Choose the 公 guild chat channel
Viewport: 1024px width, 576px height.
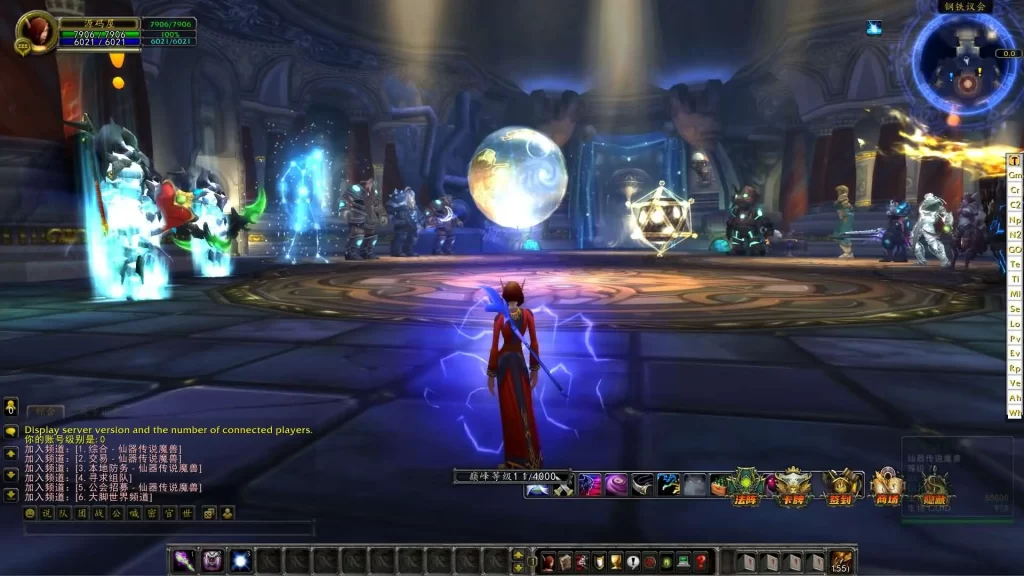click(x=118, y=513)
